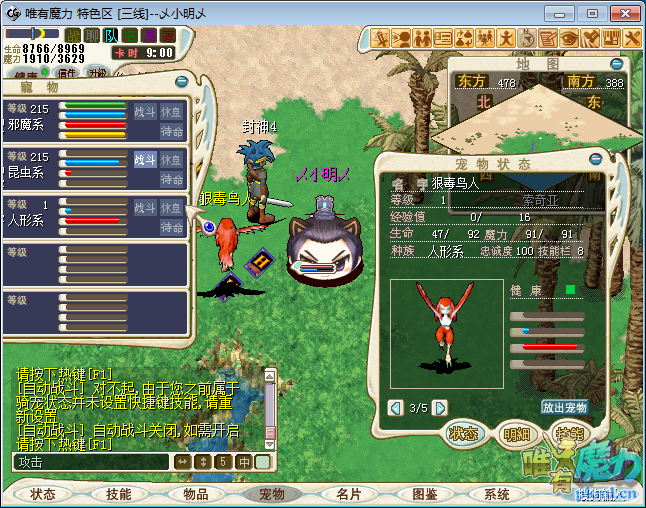Show the previous pet with left arrow
The width and height of the screenshot is (646, 508).
[x=396, y=408]
